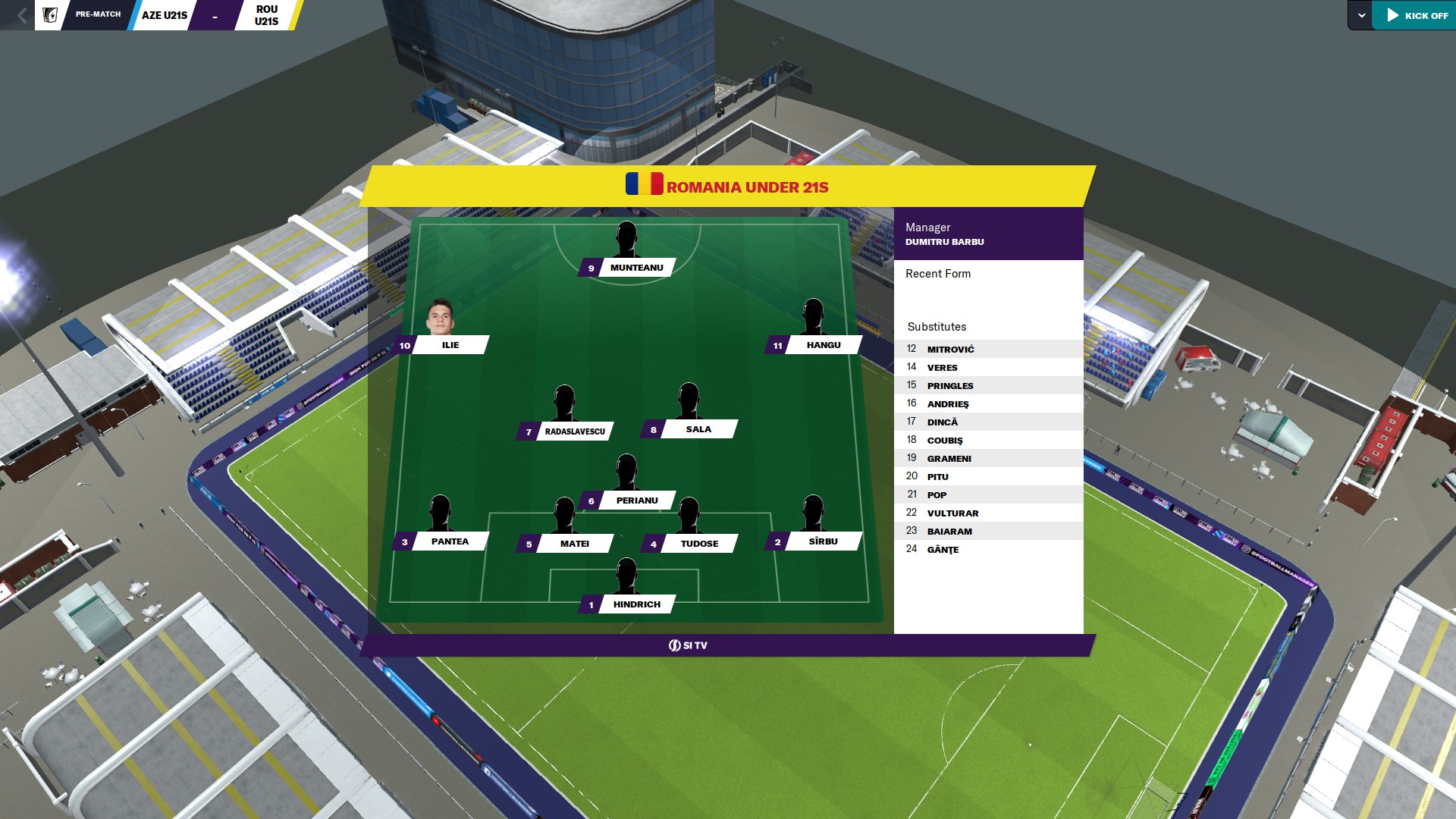Select midfielder Sala, number 8
Screen dimensions: 1456x819
point(698,429)
